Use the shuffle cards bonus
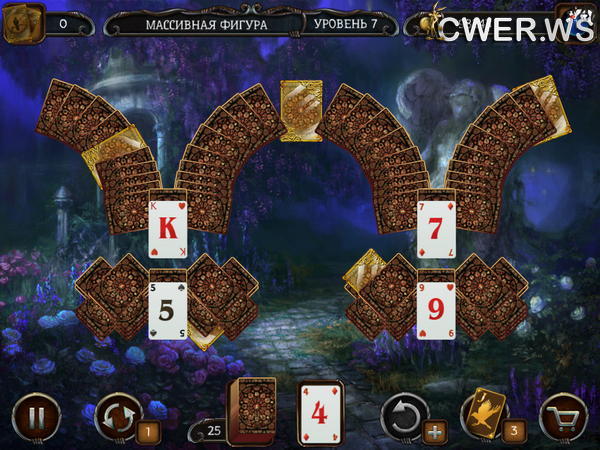The height and width of the screenshot is (450, 600). pyautogui.click(x=116, y=414)
